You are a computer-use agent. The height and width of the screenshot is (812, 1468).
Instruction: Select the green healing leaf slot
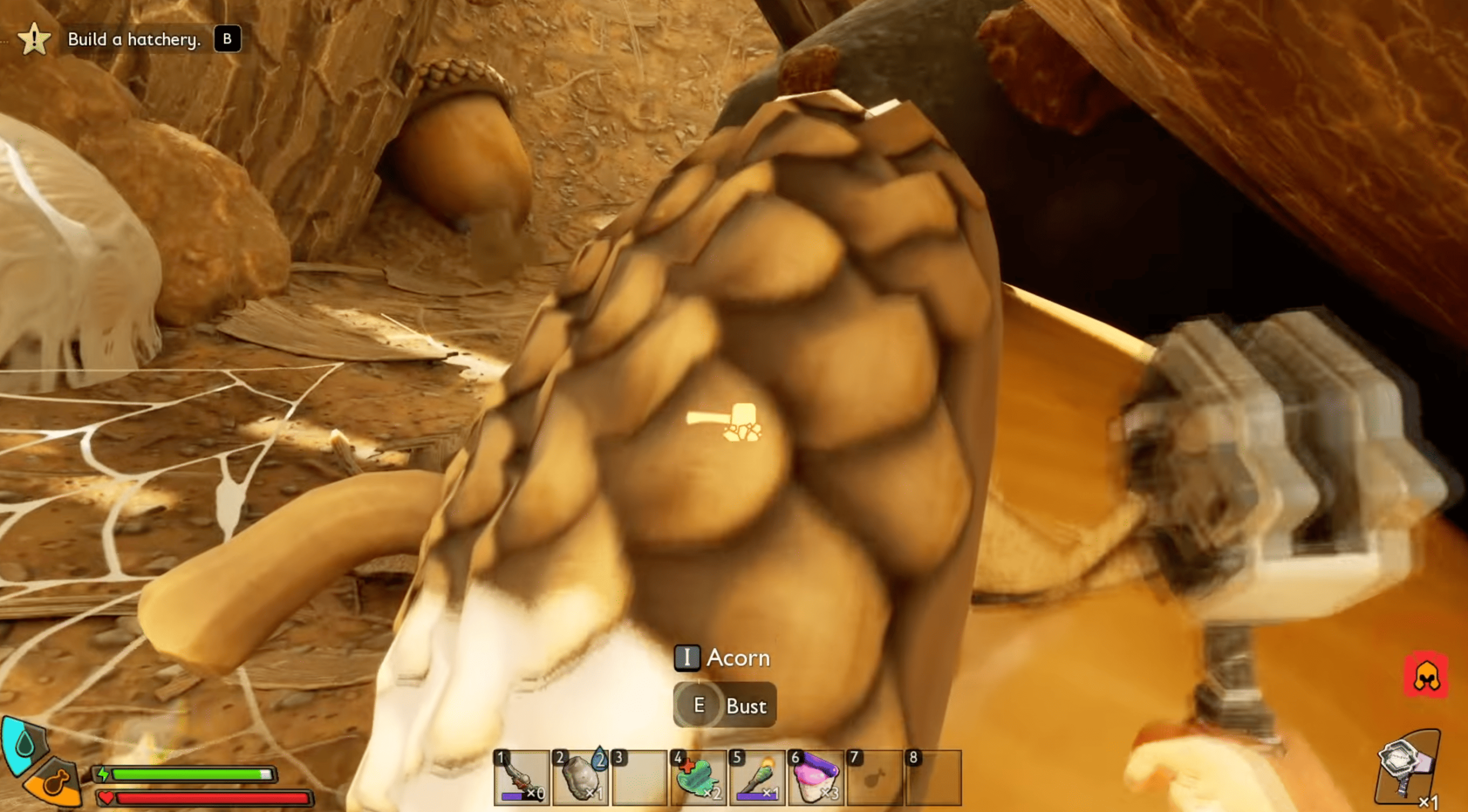pyautogui.click(x=698, y=778)
